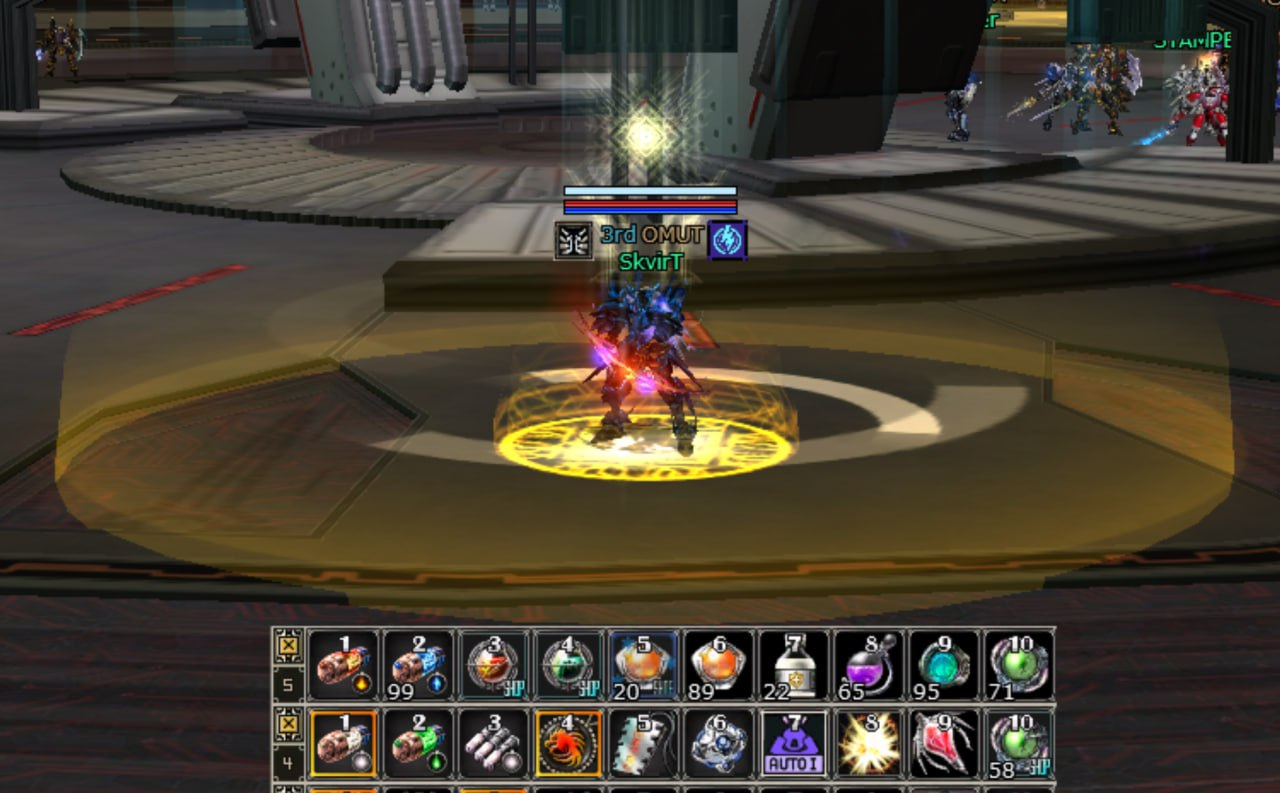Select the white cartridge with orange border
The width and height of the screenshot is (1280, 793).
343,744
